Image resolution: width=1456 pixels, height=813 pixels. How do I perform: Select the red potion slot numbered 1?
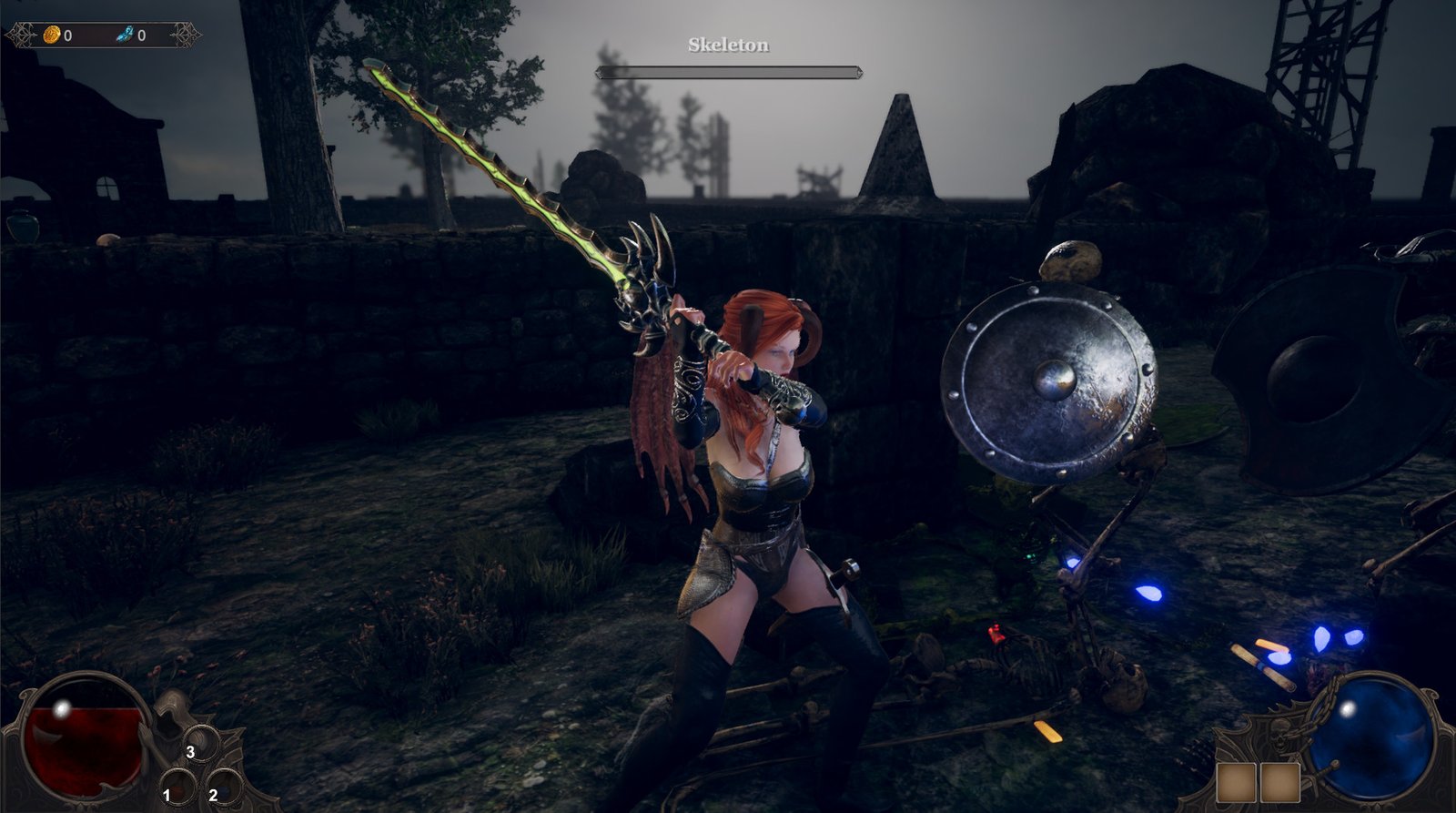click(178, 787)
